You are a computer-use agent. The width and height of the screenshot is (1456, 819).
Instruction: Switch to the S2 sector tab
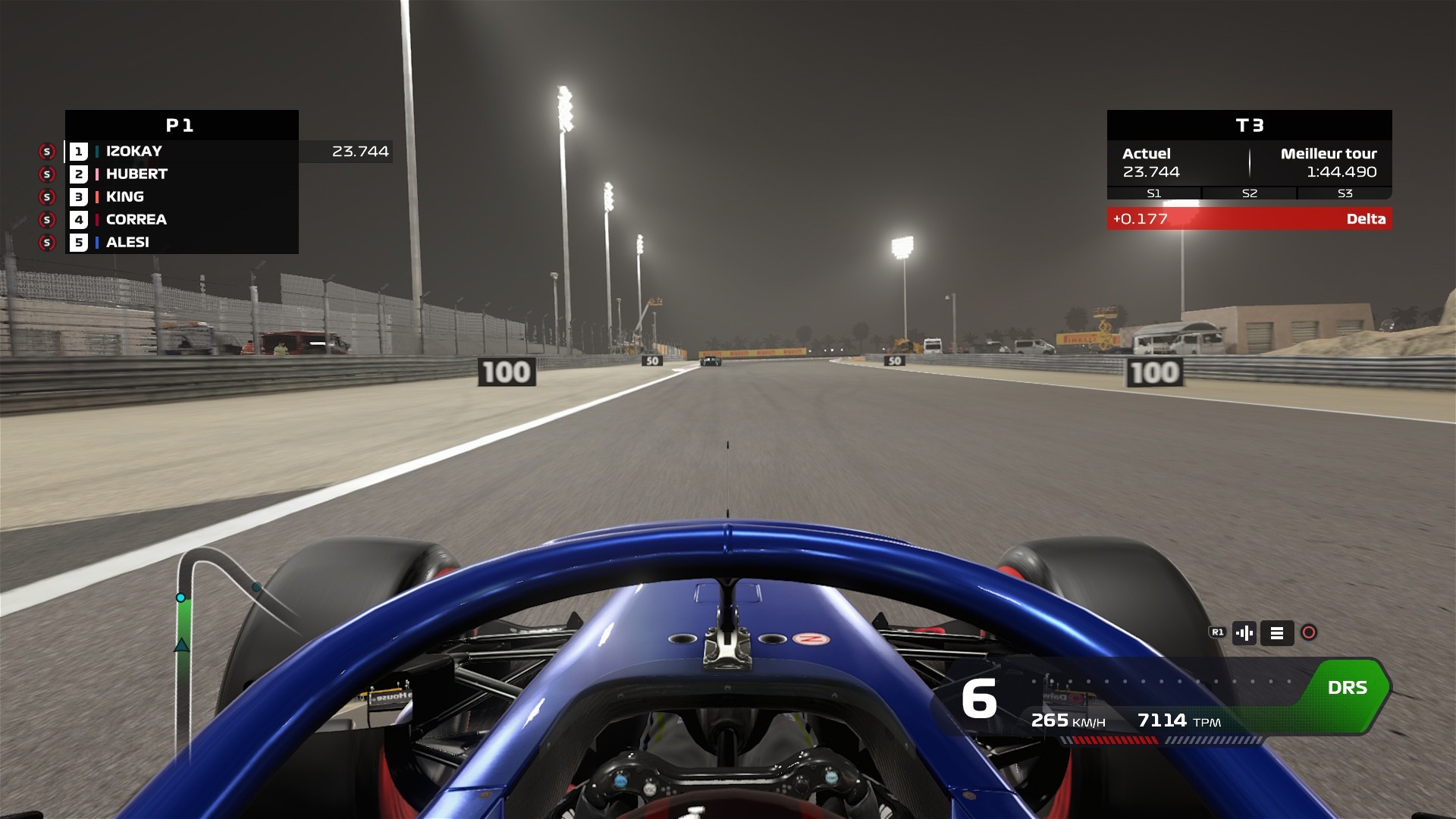pyautogui.click(x=1248, y=193)
